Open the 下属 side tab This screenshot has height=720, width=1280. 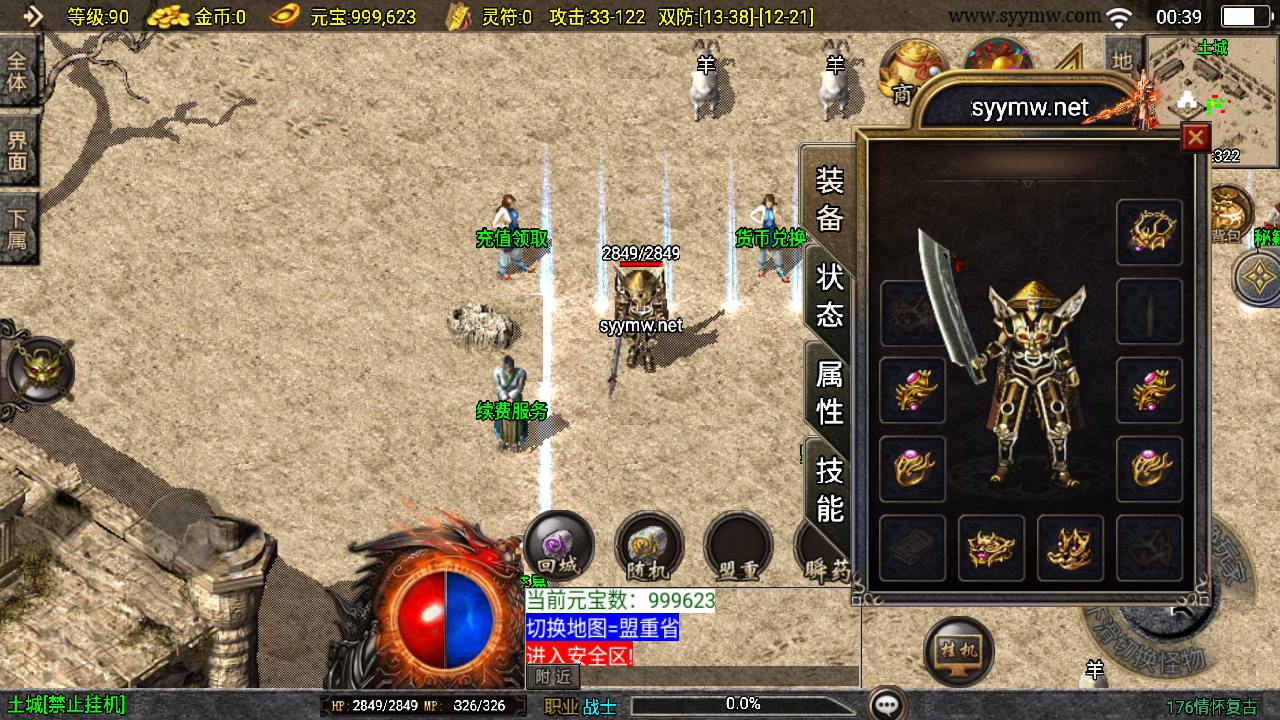18,230
